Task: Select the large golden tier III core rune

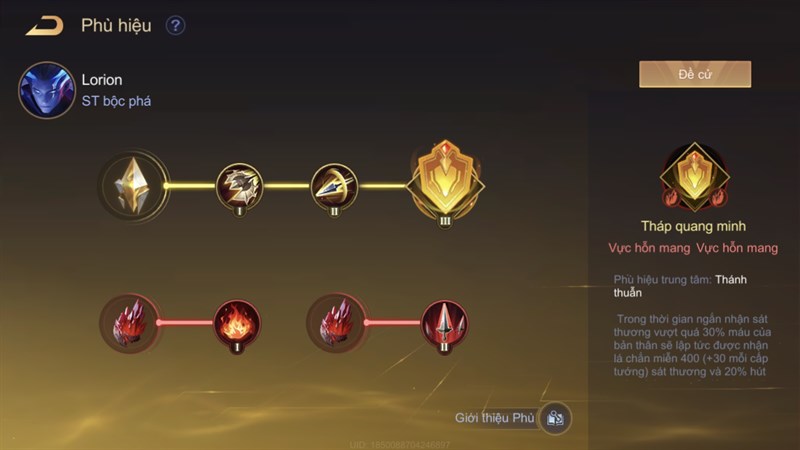Action: point(445,180)
